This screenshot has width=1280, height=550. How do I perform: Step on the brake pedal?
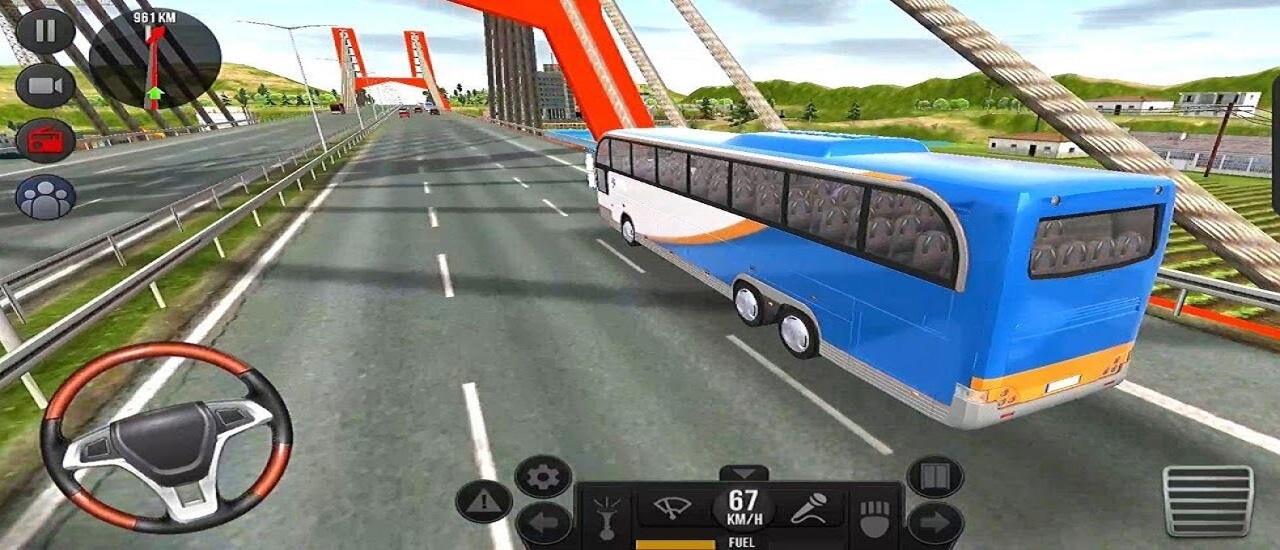click(x=1208, y=500)
